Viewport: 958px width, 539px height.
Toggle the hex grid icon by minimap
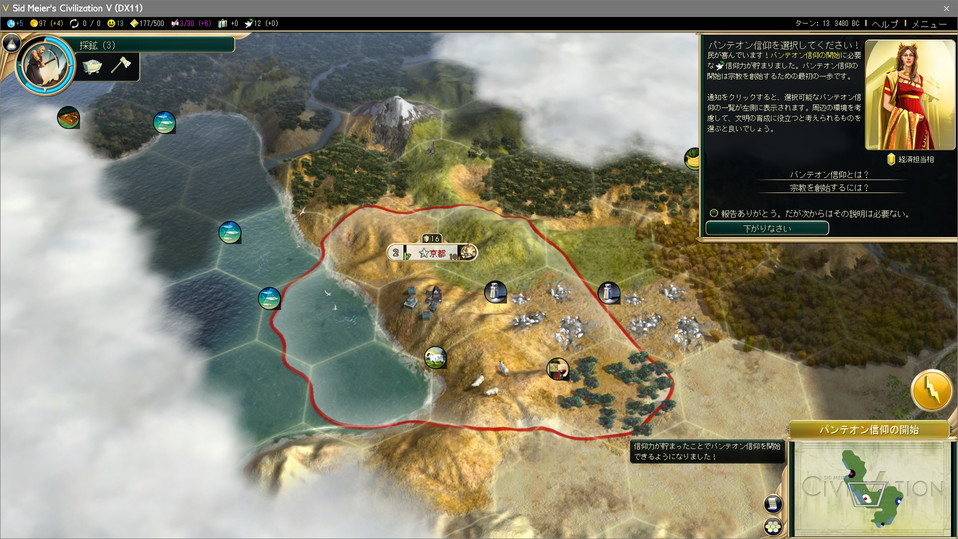pos(772,526)
